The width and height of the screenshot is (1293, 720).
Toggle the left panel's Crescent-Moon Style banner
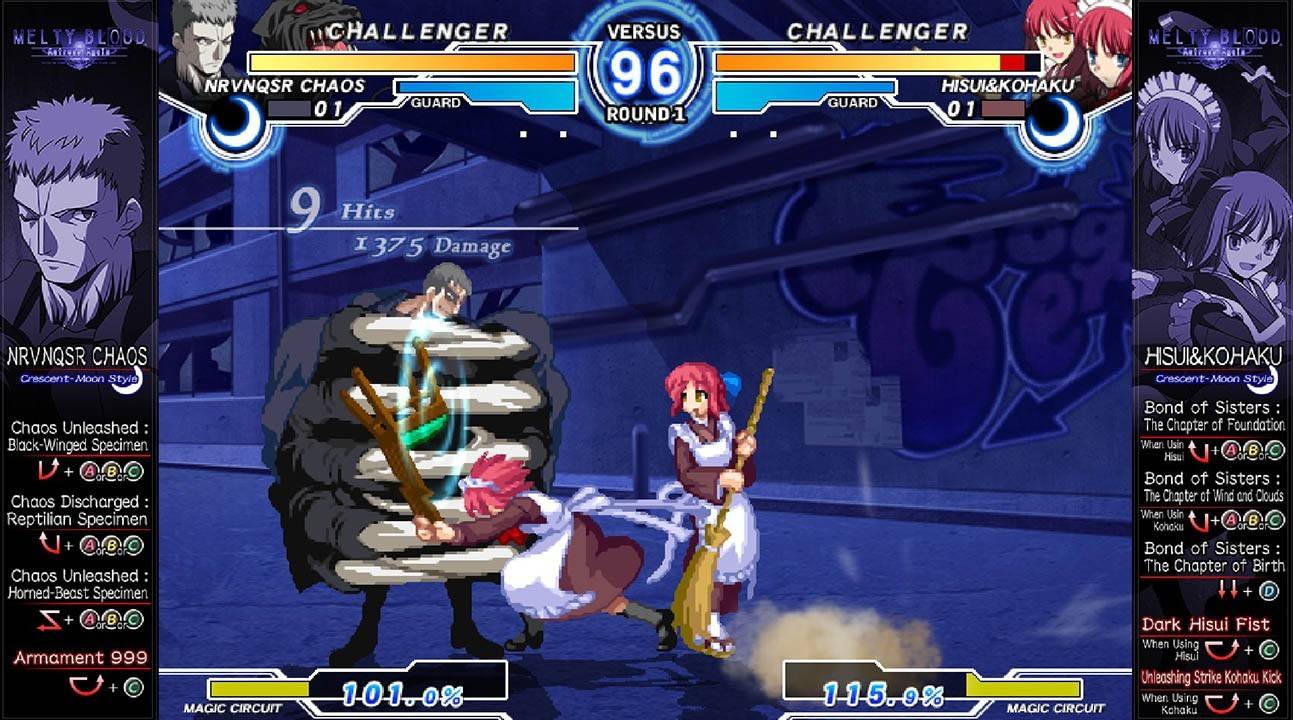click(80, 378)
